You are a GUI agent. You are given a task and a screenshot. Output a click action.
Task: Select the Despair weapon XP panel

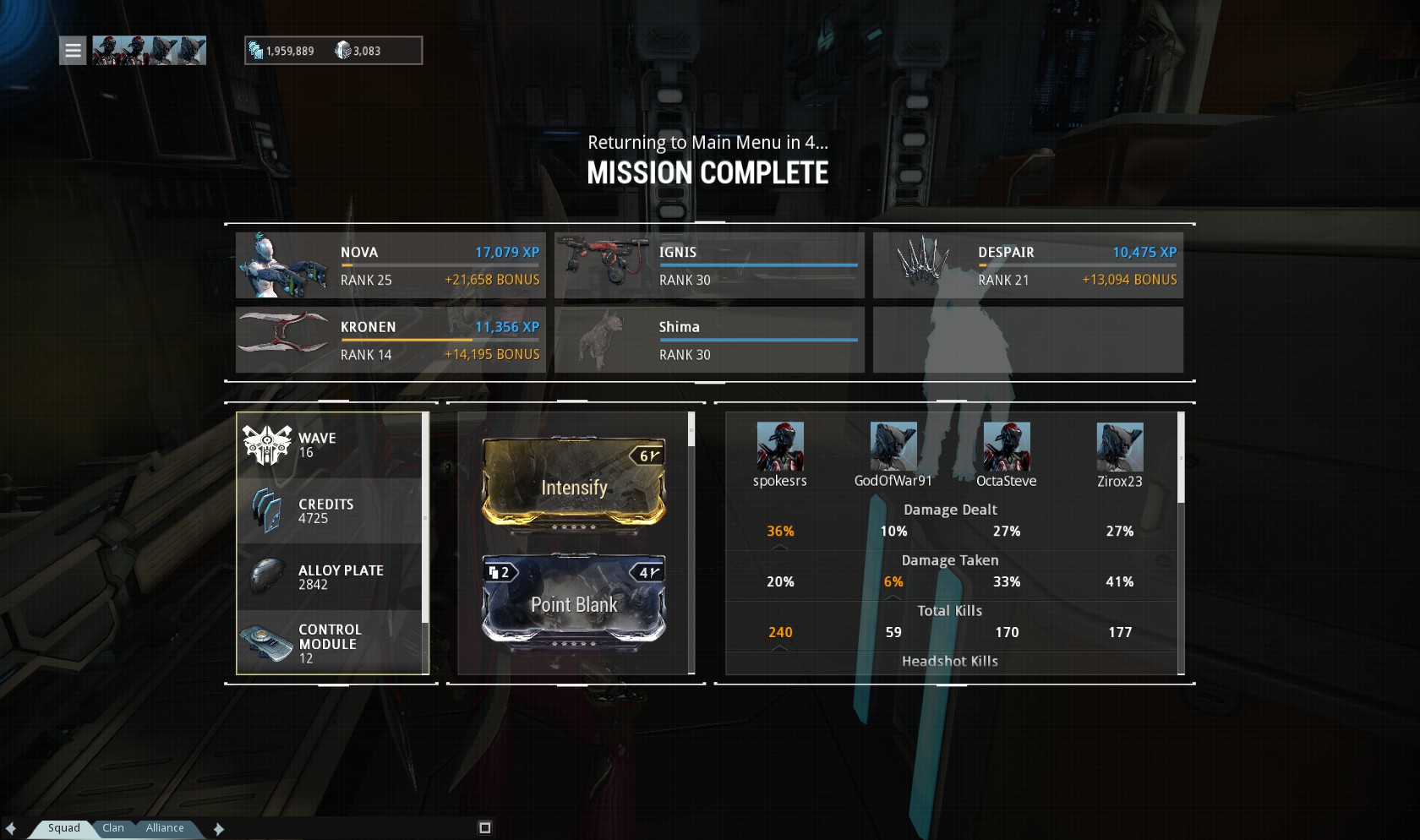pos(1028,265)
